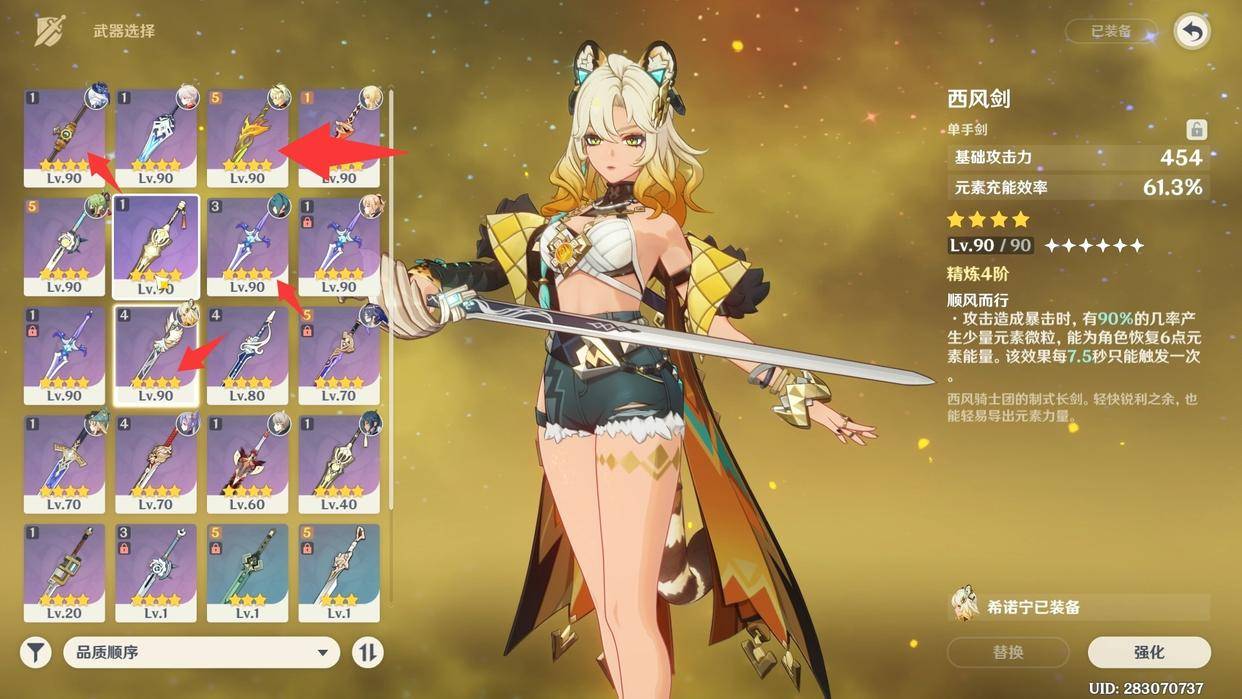This screenshot has height=699, width=1242.
Task: Select the locked Lv.70 sword with refinement 5
Action: pyautogui.click(x=339, y=354)
